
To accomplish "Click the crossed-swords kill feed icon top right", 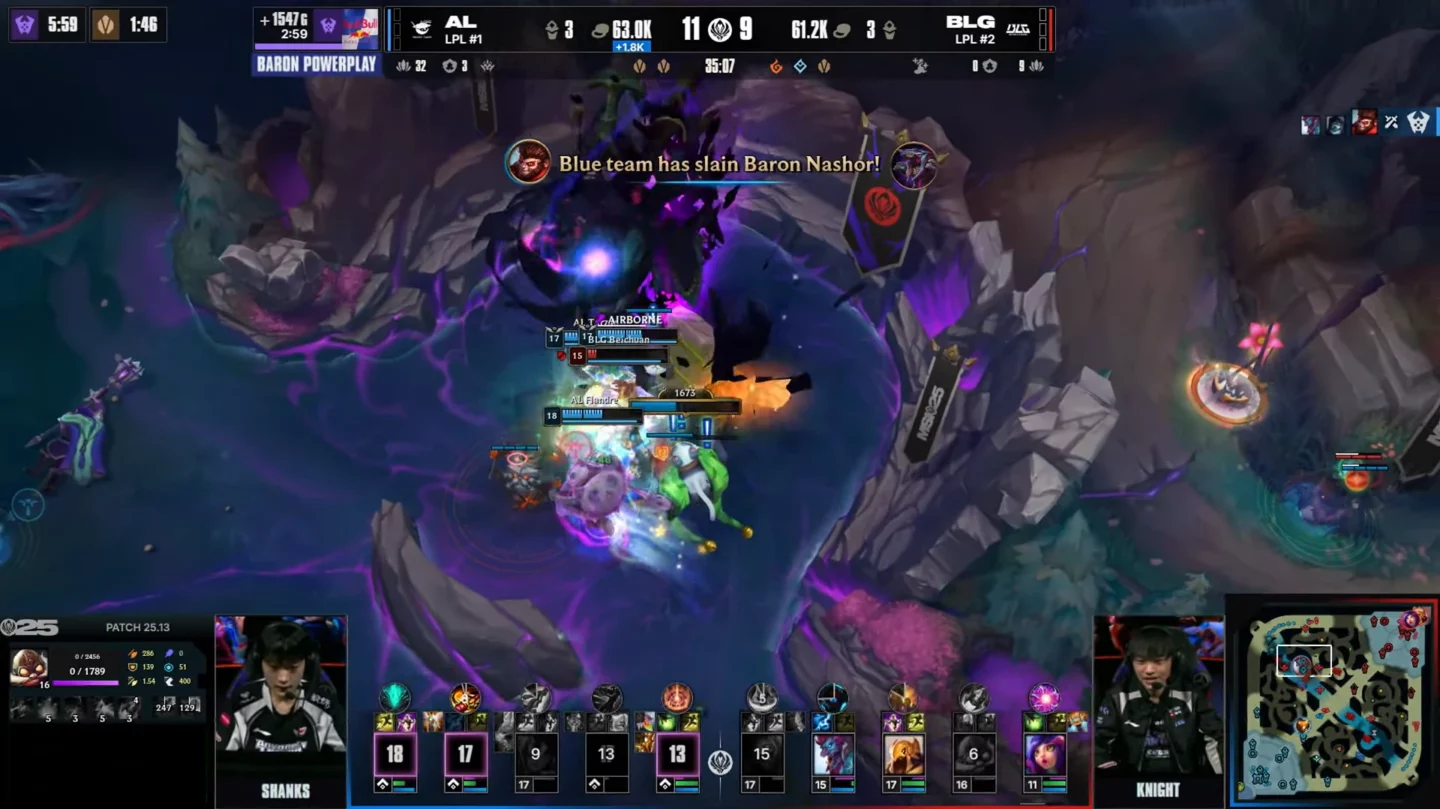I will [x=1391, y=124].
